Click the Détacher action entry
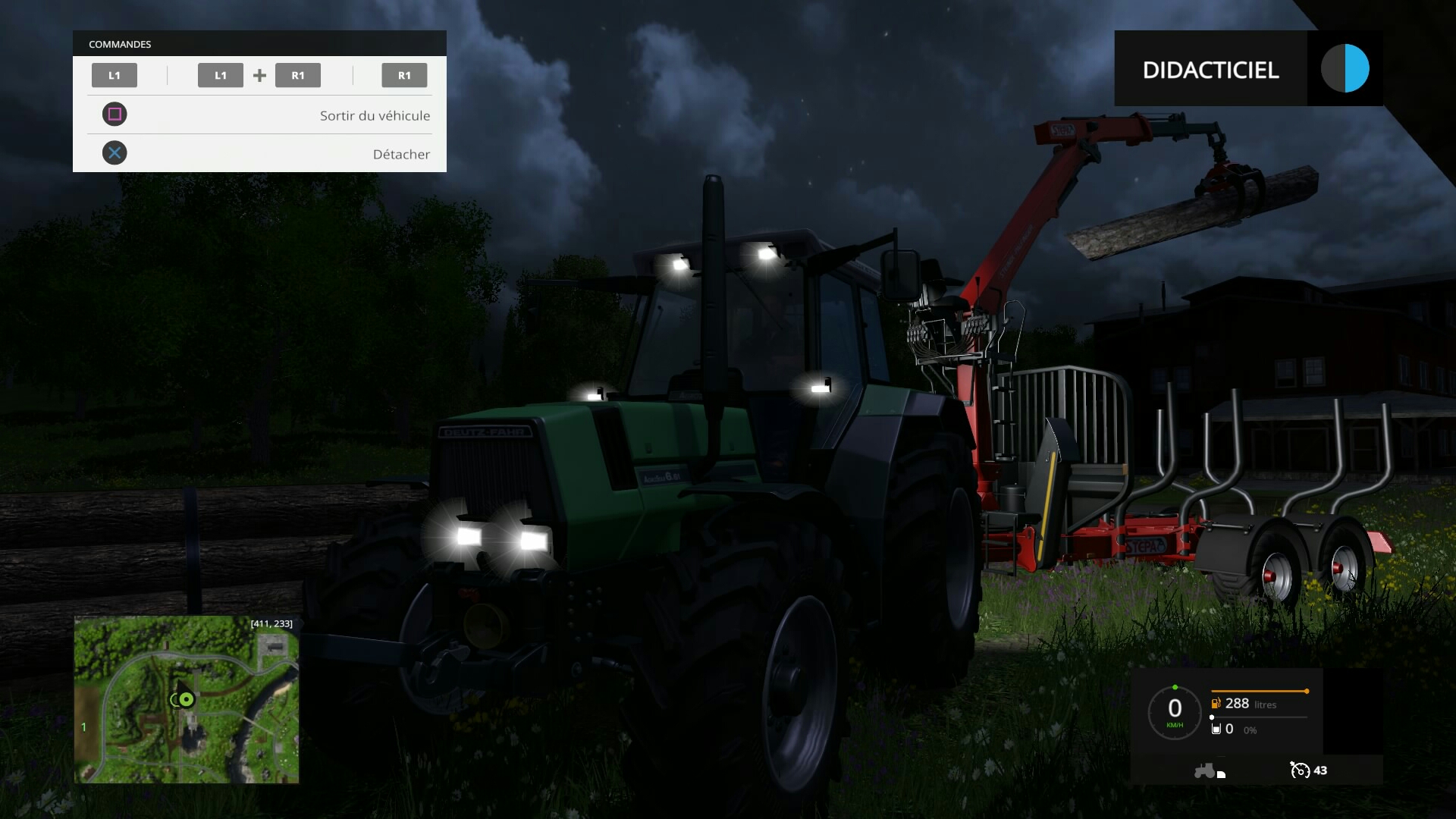Viewport: 1456px width, 819px height. 401,154
